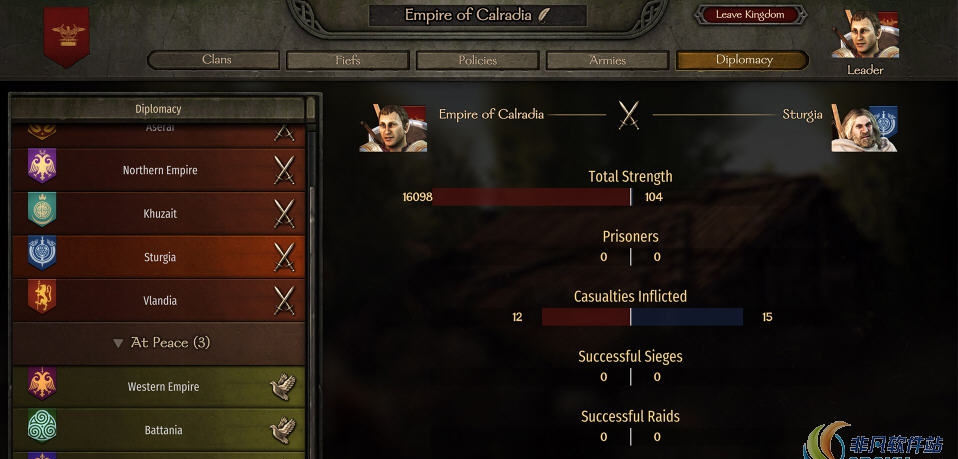
Task: Click the Empire of Calradia ruler portrait
Action: [393, 127]
